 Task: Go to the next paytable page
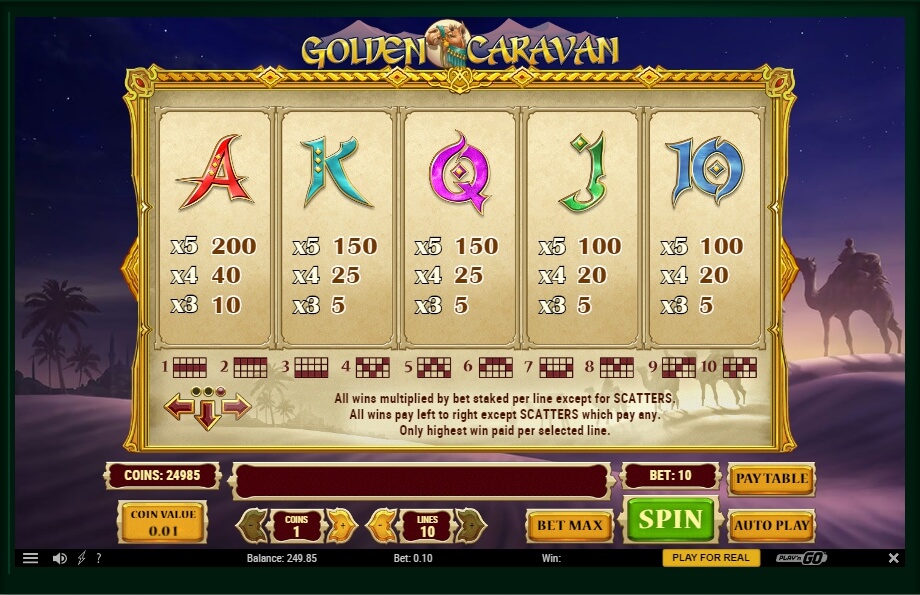[x=237, y=406]
